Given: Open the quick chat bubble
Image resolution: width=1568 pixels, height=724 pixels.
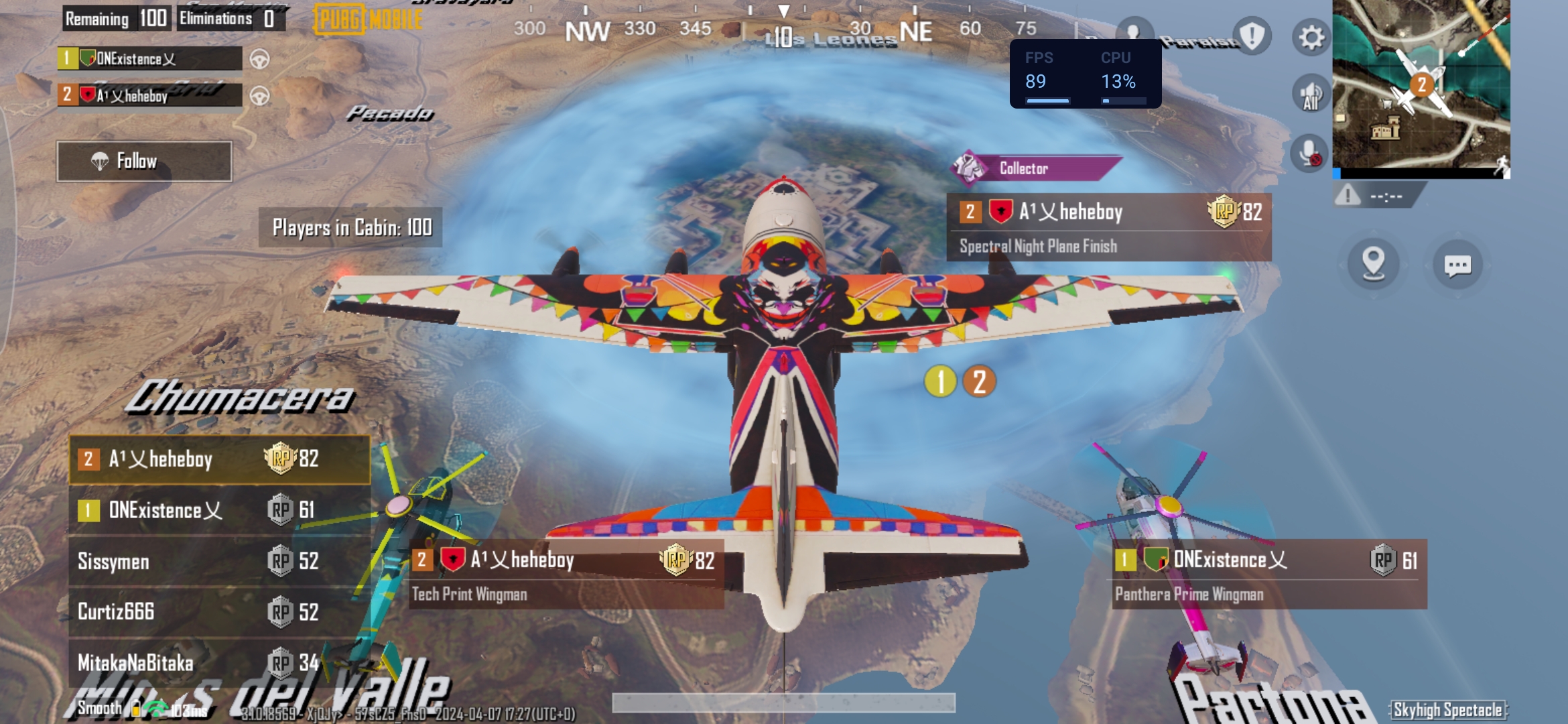Looking at the screenshot, I should point(1457,265).
